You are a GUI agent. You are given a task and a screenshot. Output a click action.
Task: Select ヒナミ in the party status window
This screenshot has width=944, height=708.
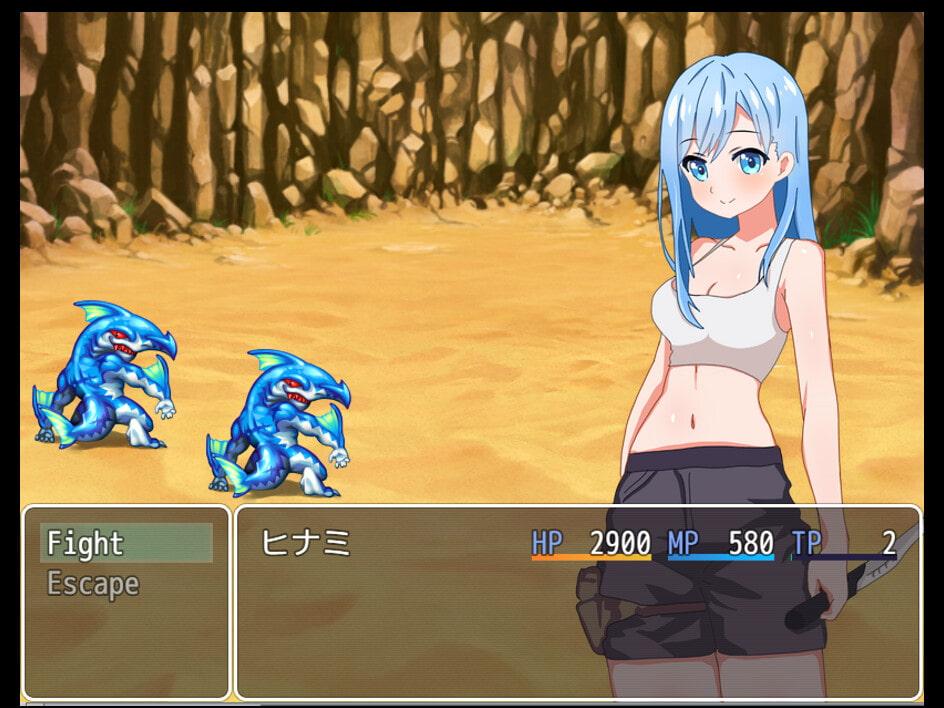[306, 543]
